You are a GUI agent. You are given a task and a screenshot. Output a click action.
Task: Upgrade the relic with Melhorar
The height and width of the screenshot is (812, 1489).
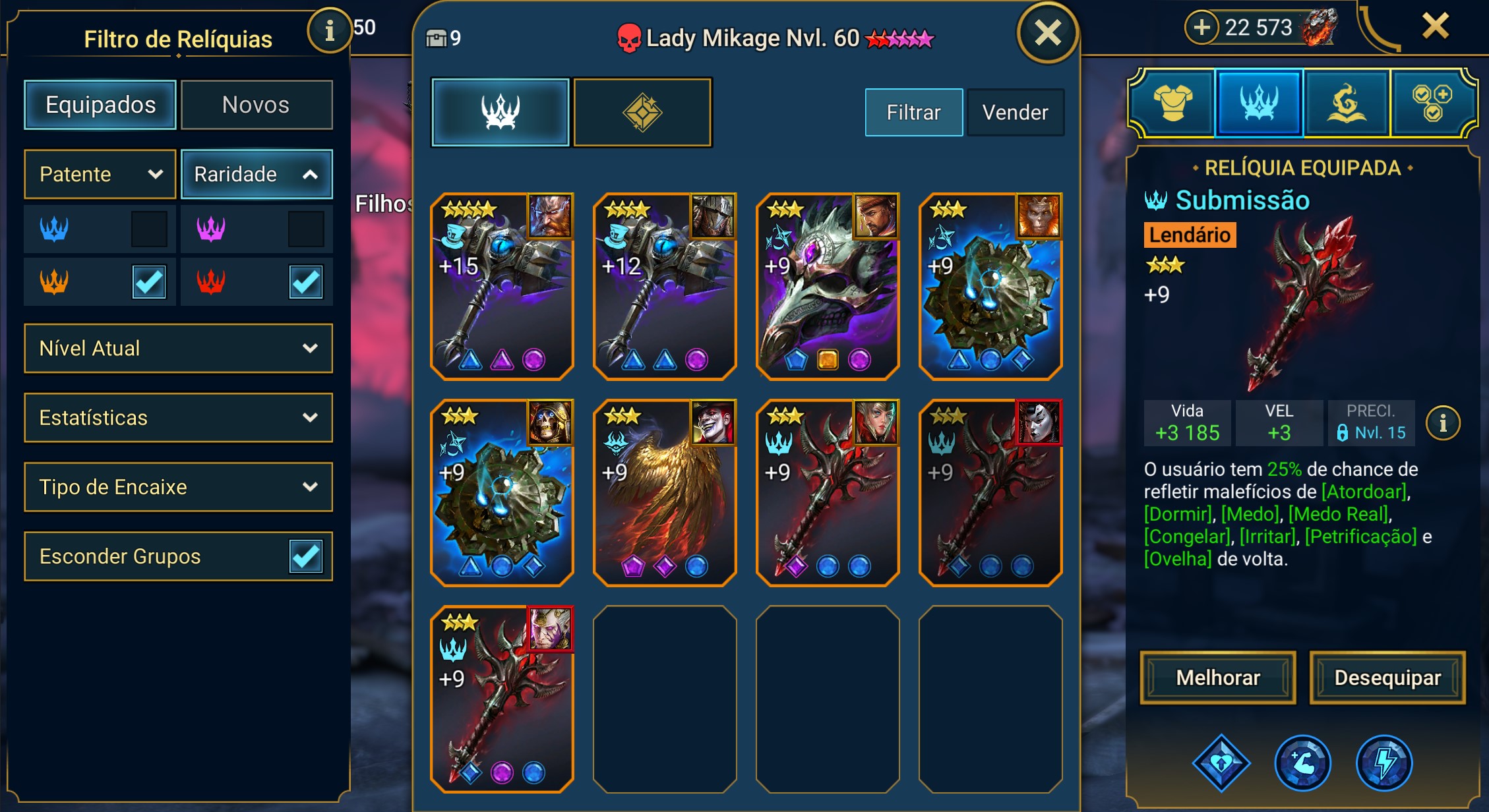tap(1217, 678)
